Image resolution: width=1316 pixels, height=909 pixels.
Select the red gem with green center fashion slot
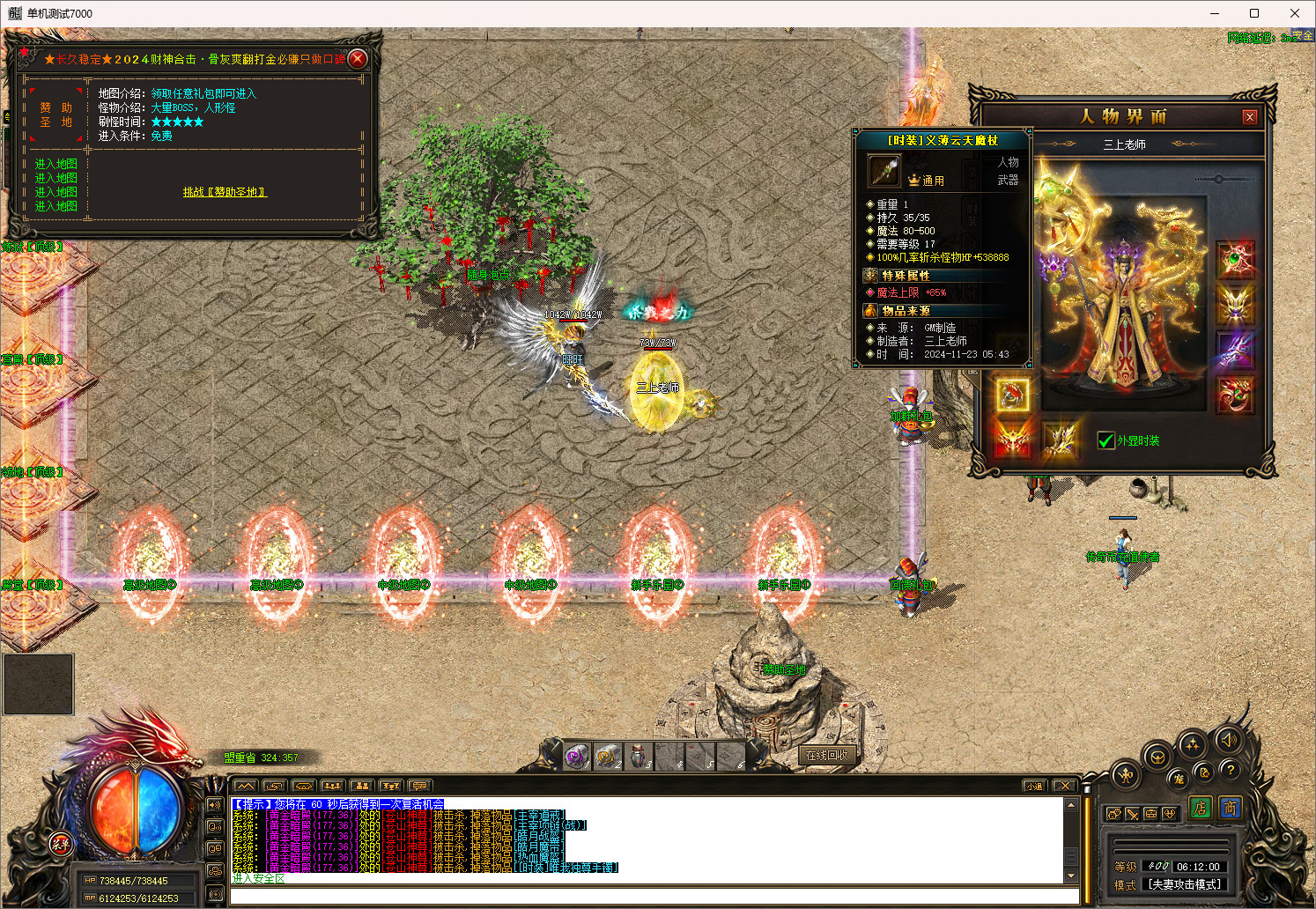coord(1235,260)
